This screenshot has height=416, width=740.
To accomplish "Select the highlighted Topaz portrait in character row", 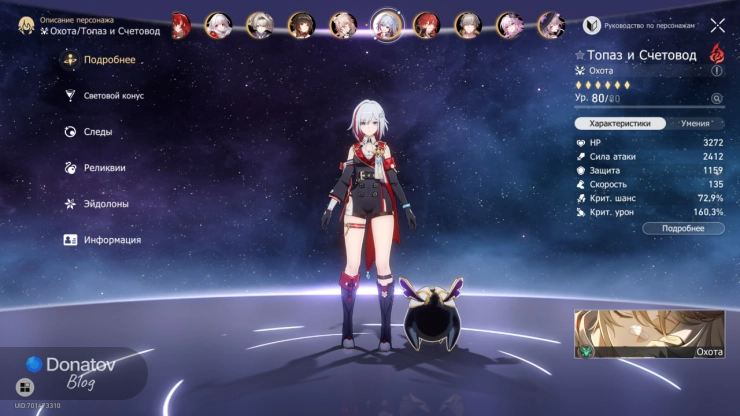I will [x=387, y=24].
